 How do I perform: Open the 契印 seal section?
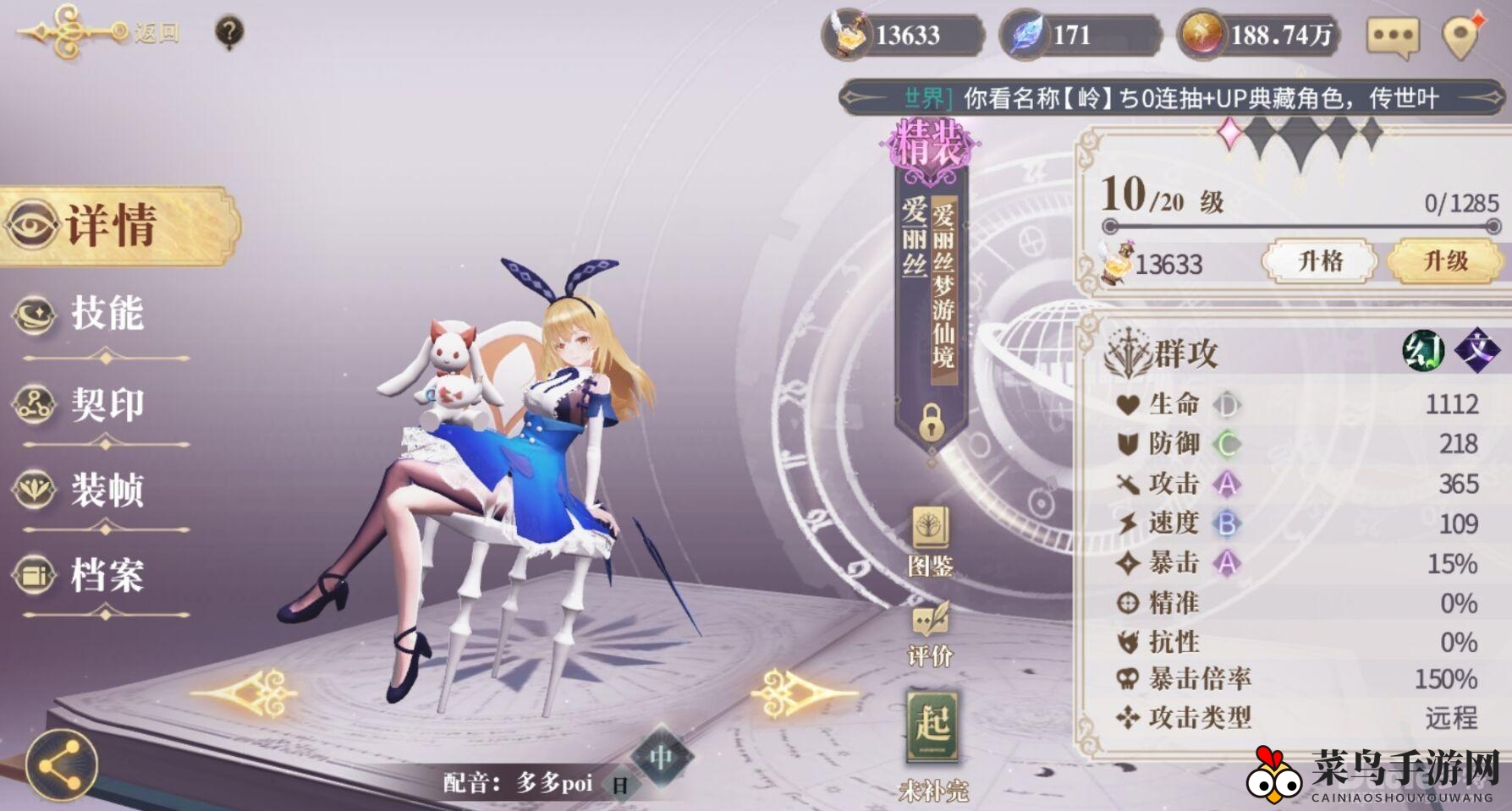coord(102,402)
